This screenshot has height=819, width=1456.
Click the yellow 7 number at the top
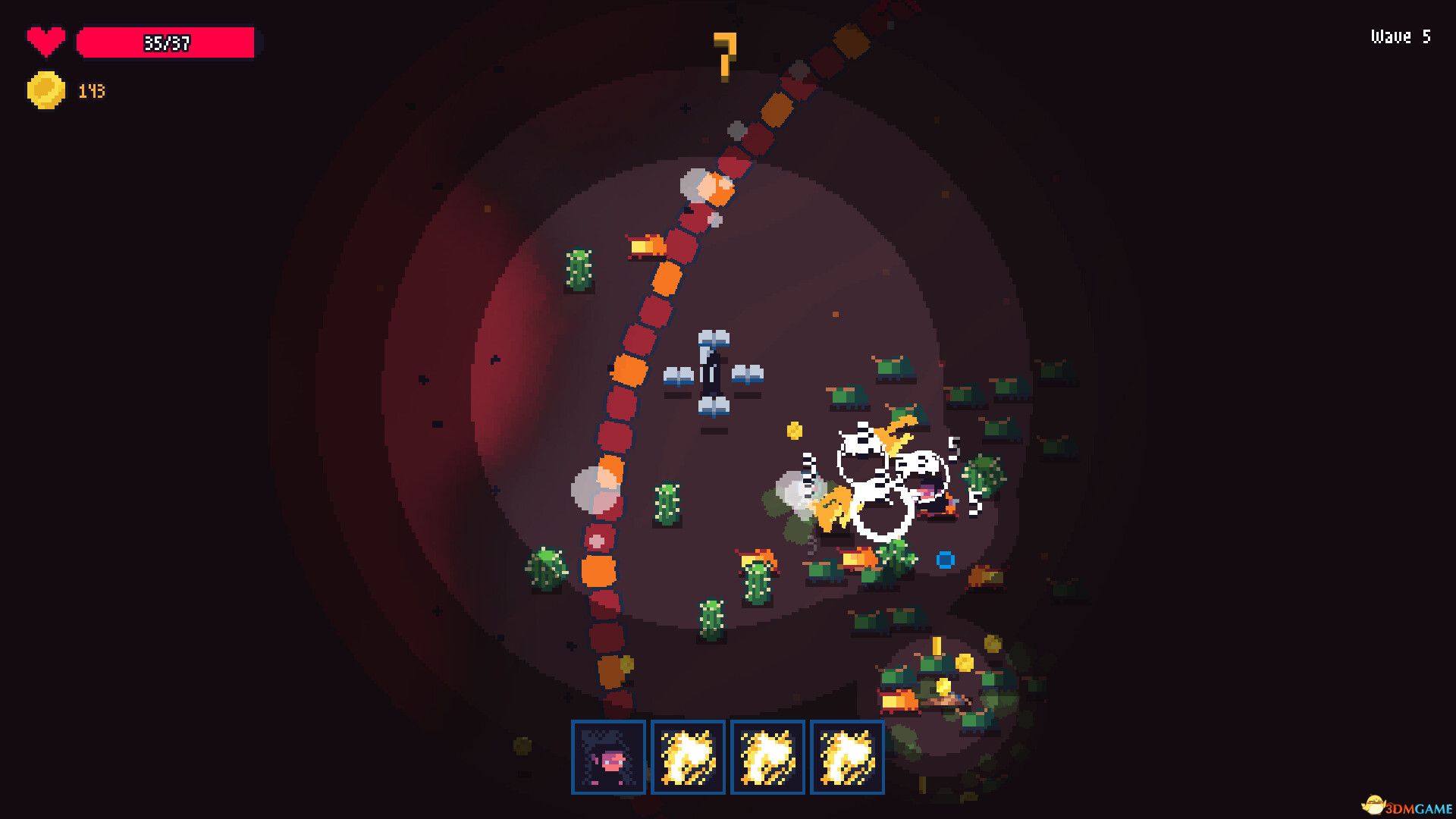click(726, 55)
